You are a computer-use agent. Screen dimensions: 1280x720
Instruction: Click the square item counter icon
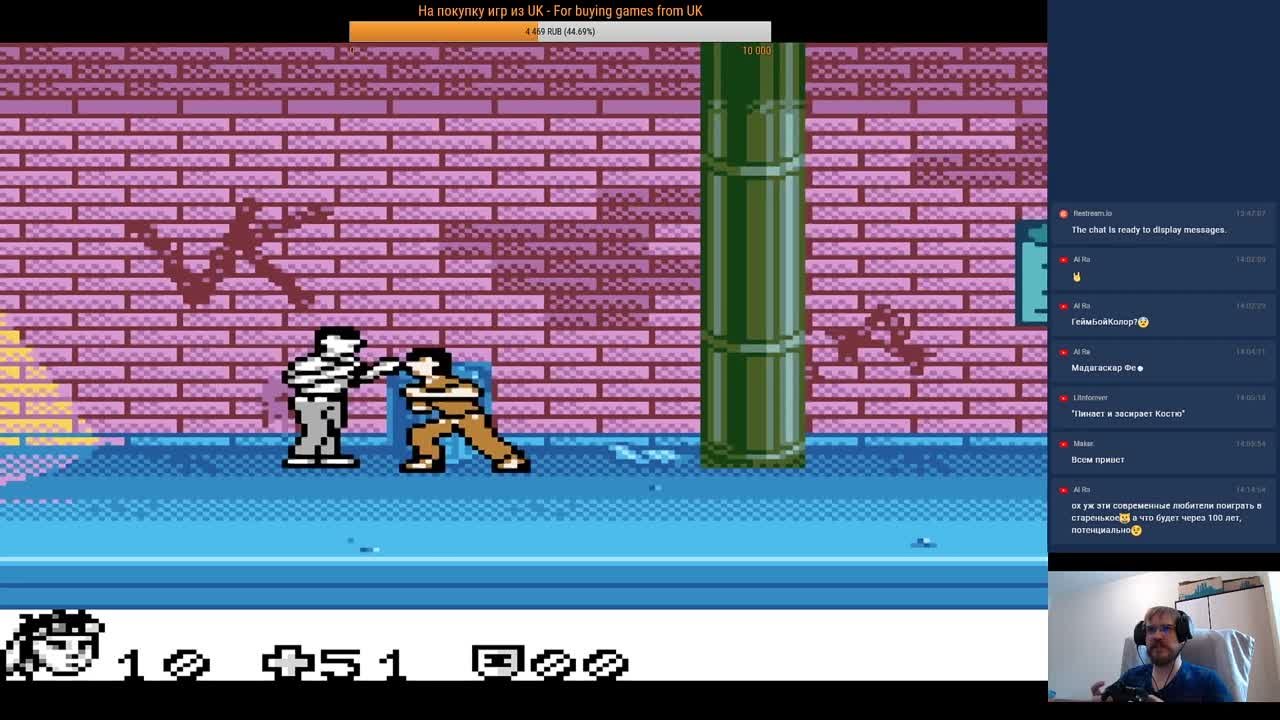(x=497, y=662)
